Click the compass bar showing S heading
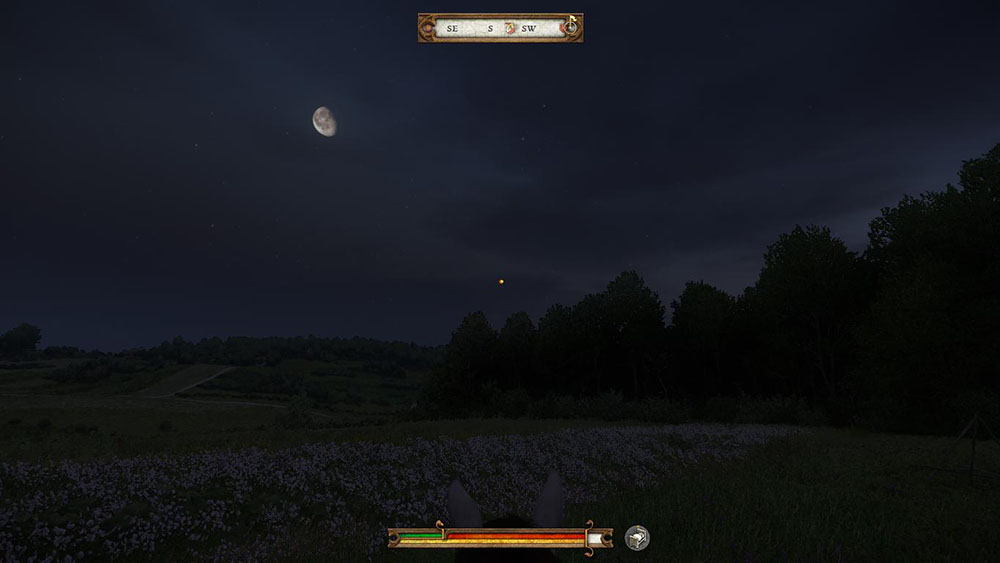The image size is (1000, 563). (489, 28)
